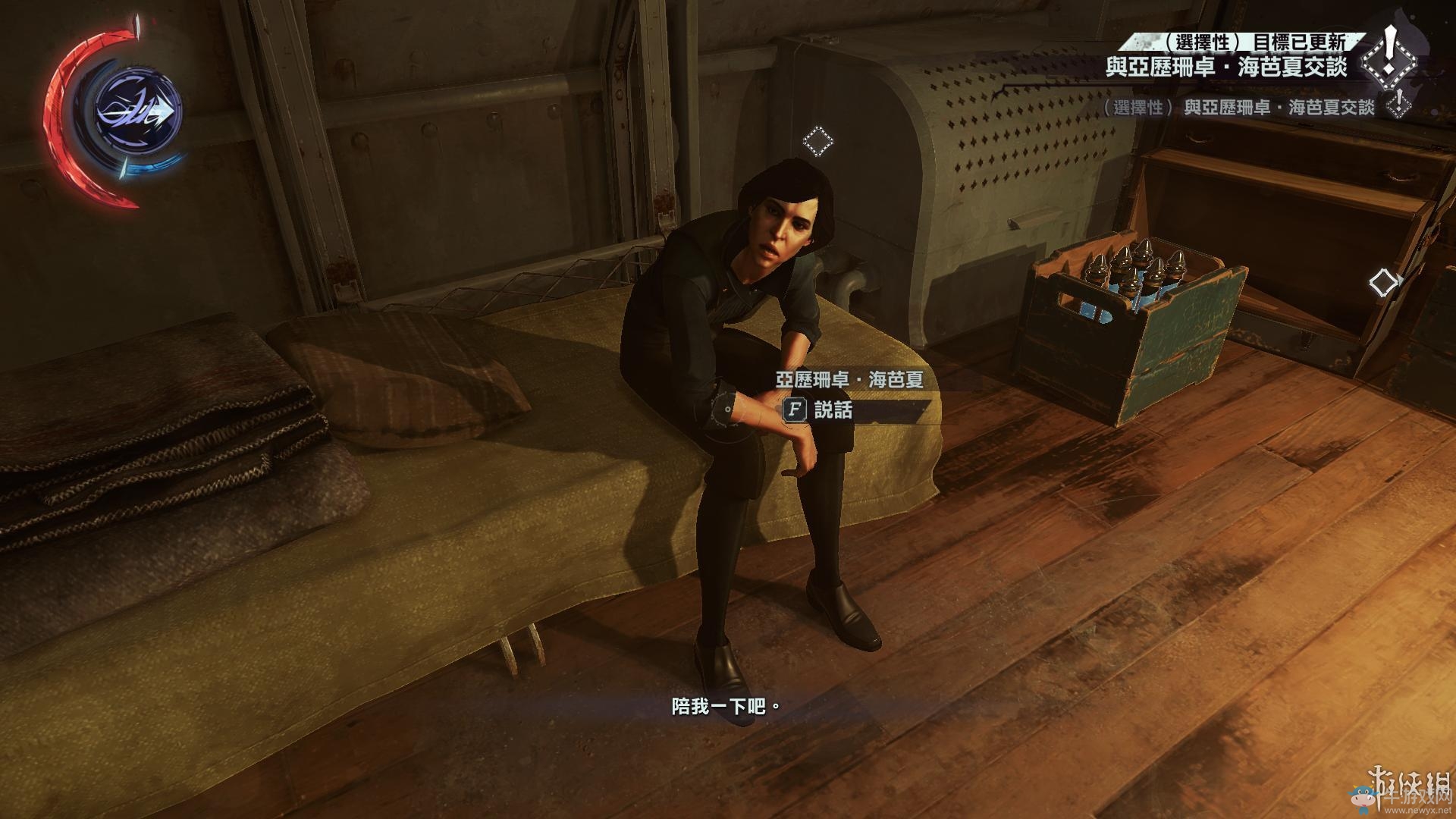Click the diamond objective marker above the woman's head

click(x=817, y=141)
